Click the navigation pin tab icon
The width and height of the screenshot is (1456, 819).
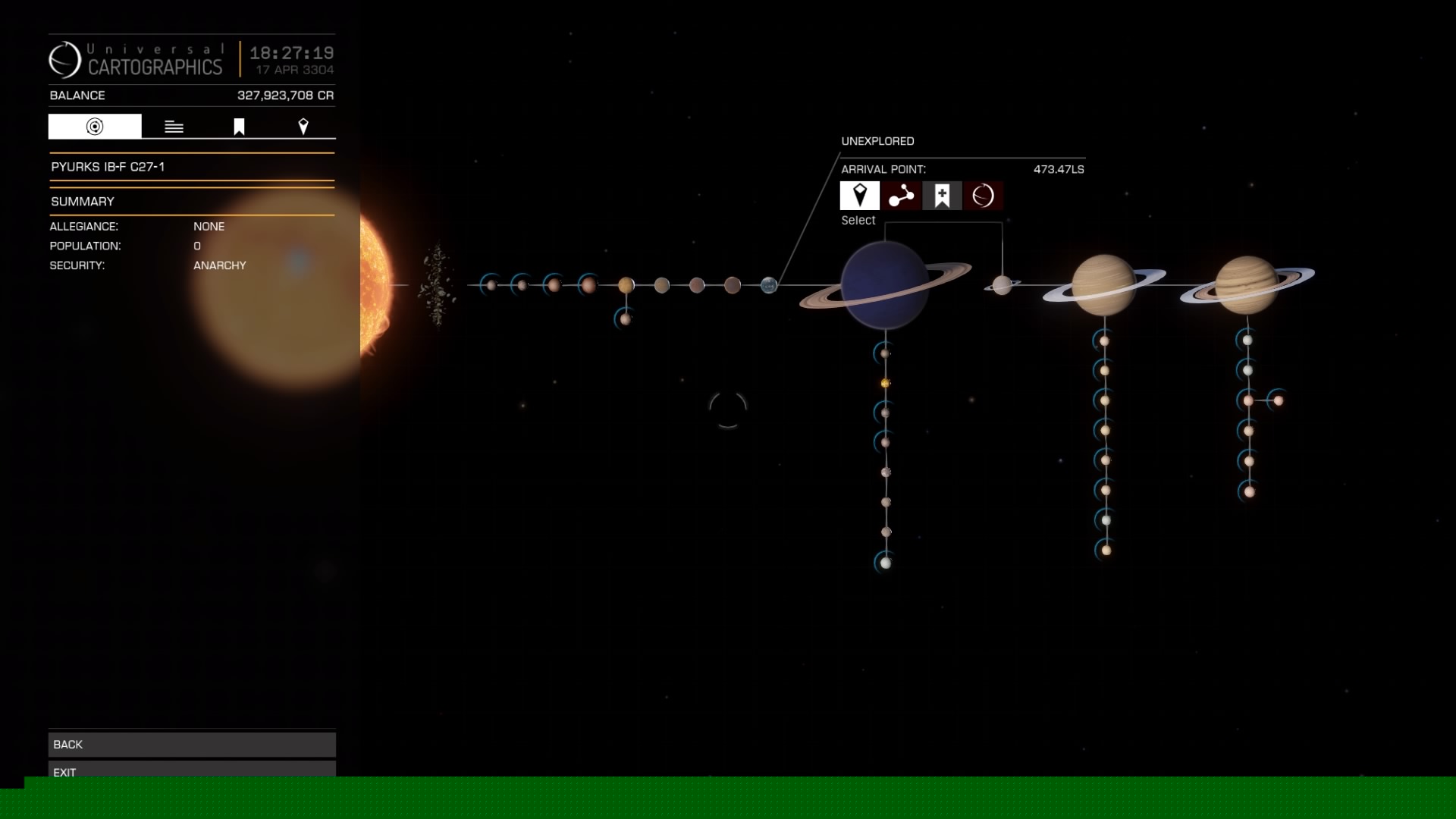click(x=304, y=126)
